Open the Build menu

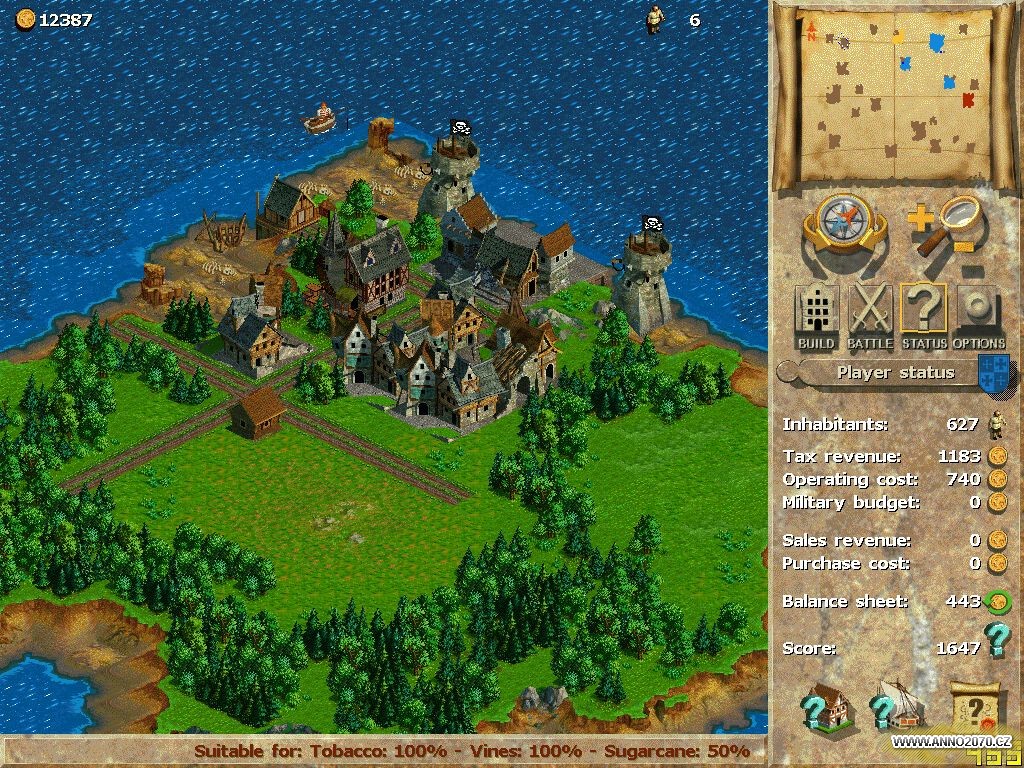tap(816, 314)
